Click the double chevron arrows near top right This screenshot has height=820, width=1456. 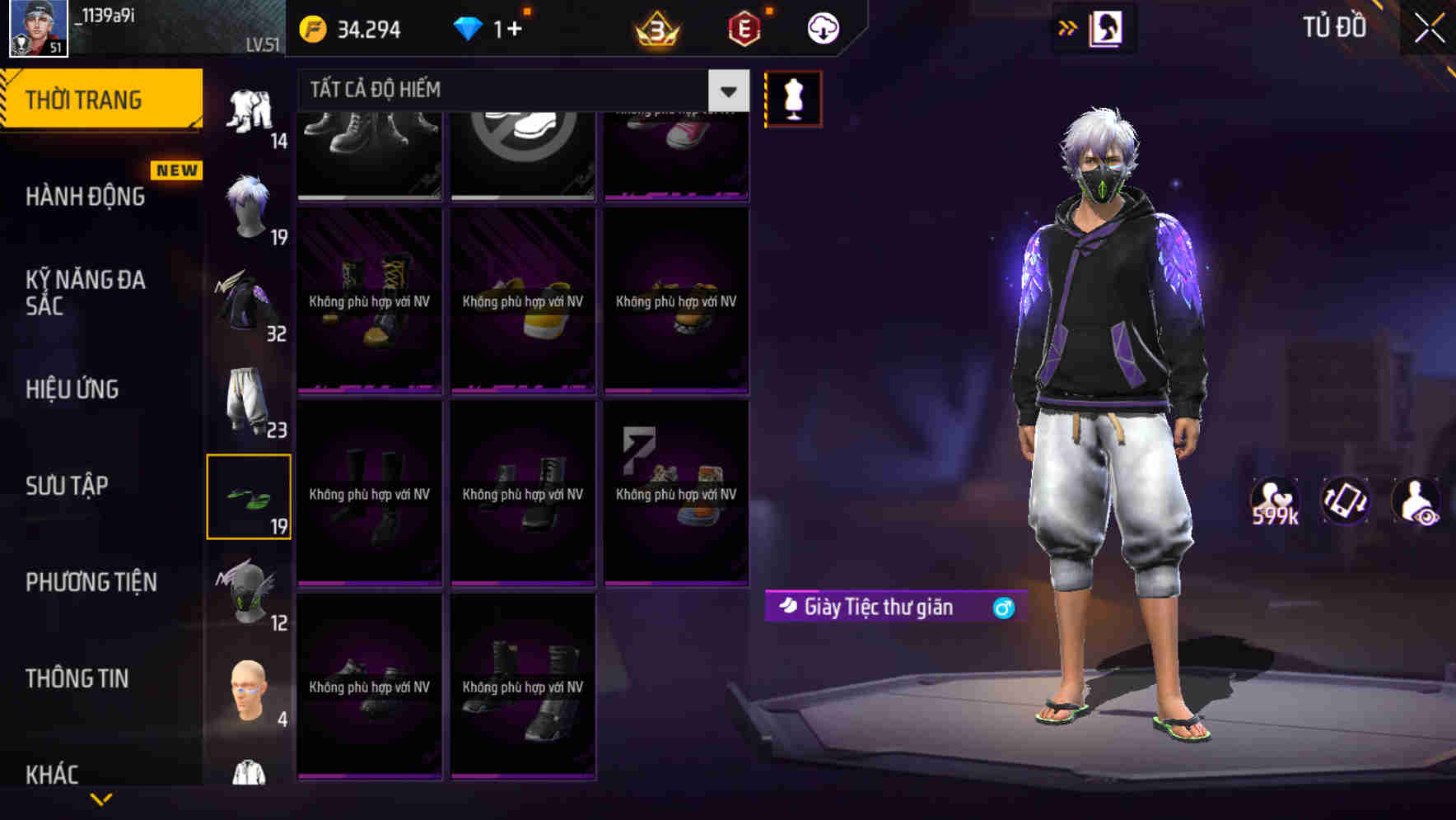pos(1067,27)
